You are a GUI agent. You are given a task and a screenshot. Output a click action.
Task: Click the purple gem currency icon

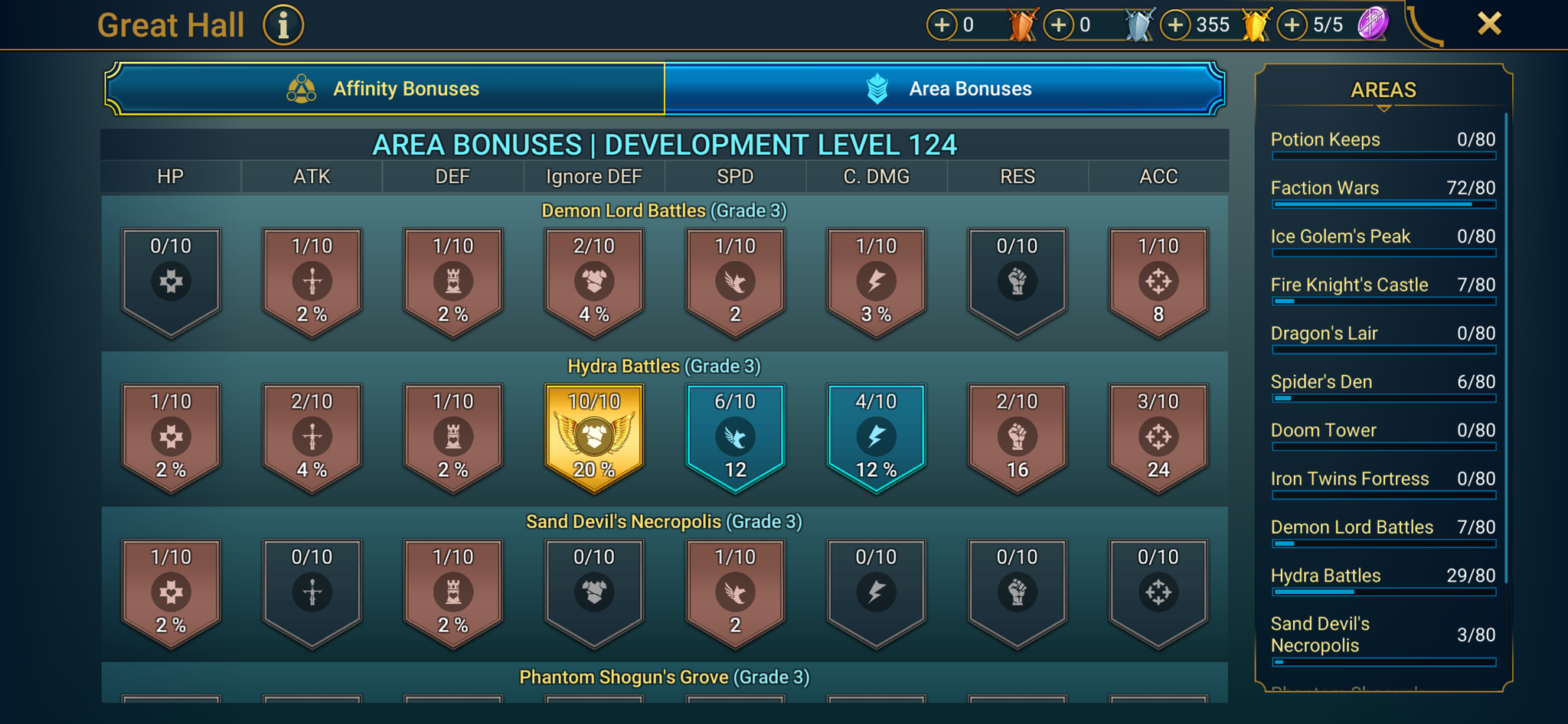tap(1372, 24)
